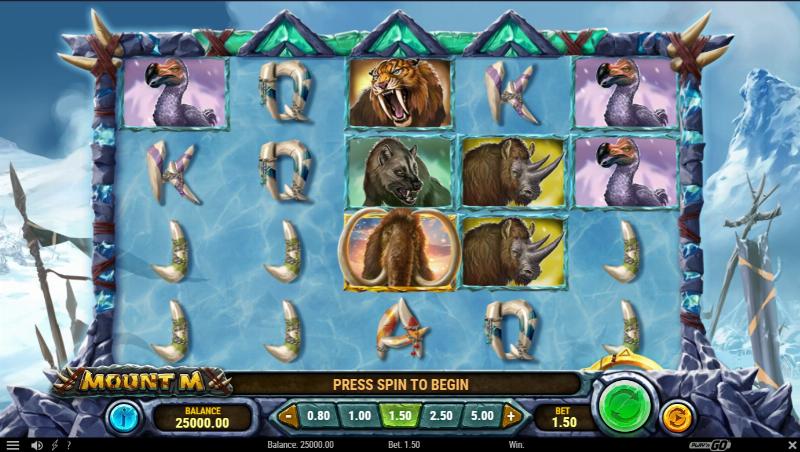The image size is (800, 452).
Task: Toggle the sound speaker icon
Action: pos(37,445)
